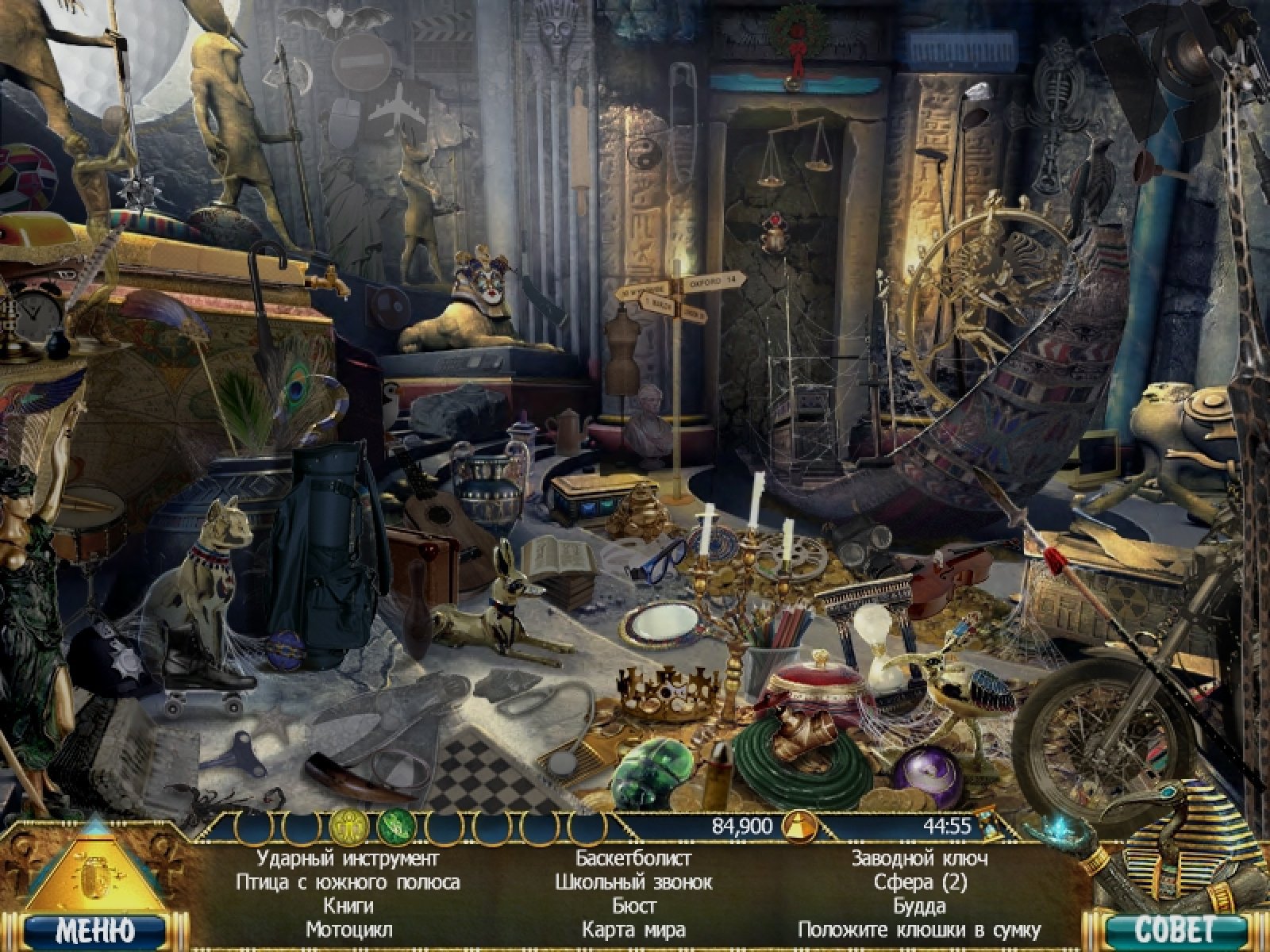This screenshot has width=1270, height=952.
Task: Click the 'Положите клюшки в сумку' task
Action: (919, 929)
